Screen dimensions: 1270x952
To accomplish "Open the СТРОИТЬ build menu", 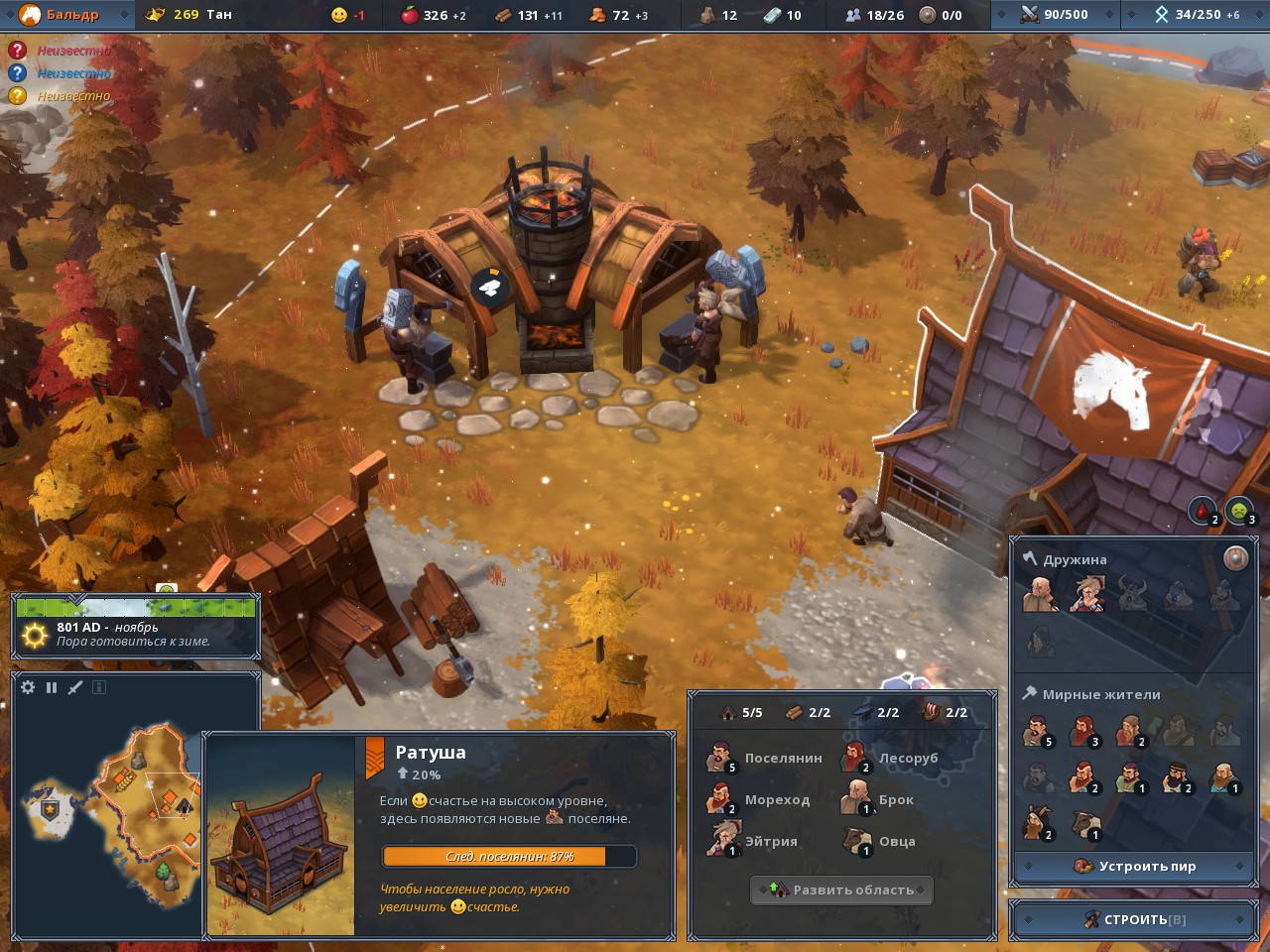I will (1134, 919).
